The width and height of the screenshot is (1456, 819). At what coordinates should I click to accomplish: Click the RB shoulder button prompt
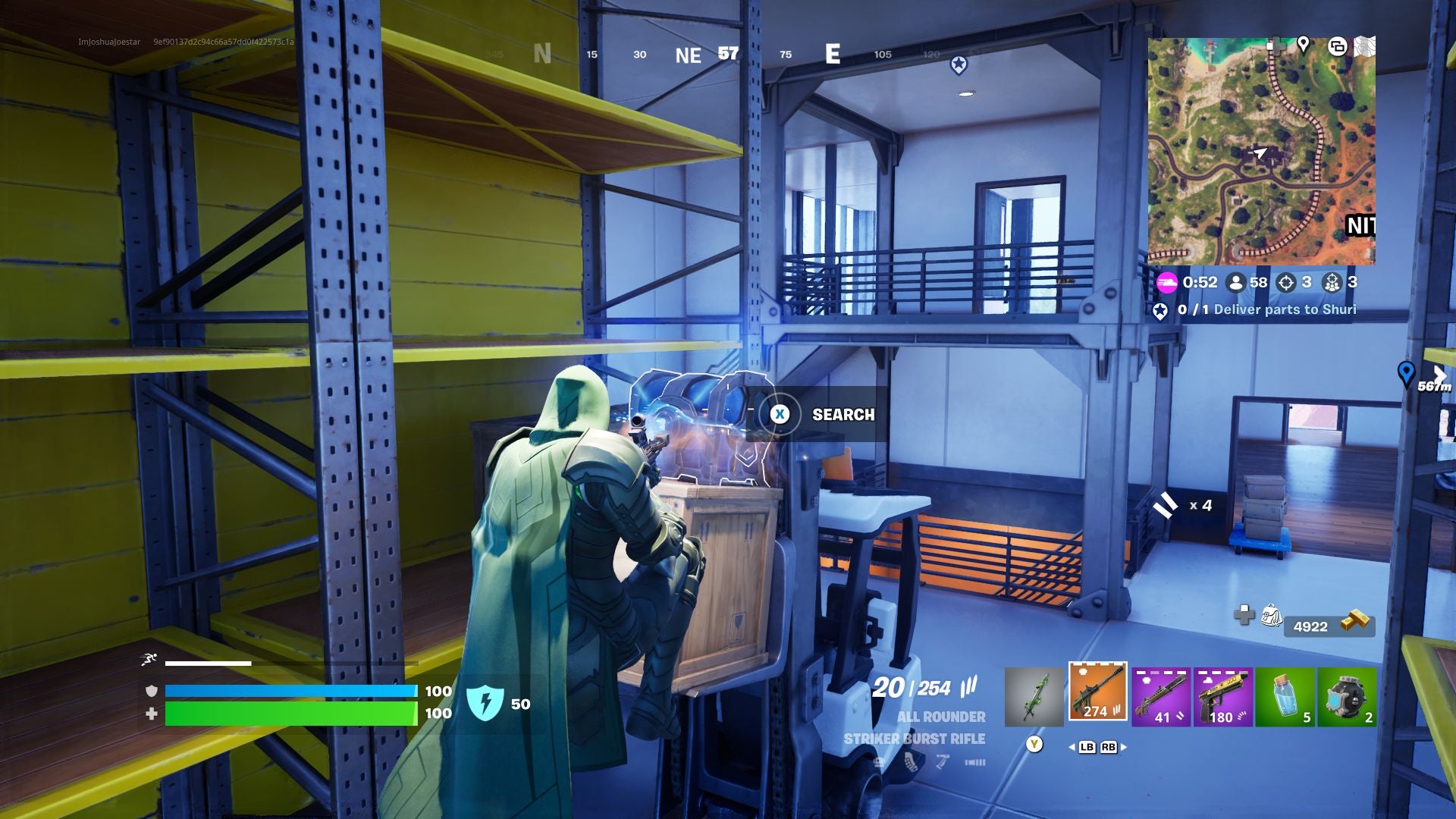point(1107,745)
